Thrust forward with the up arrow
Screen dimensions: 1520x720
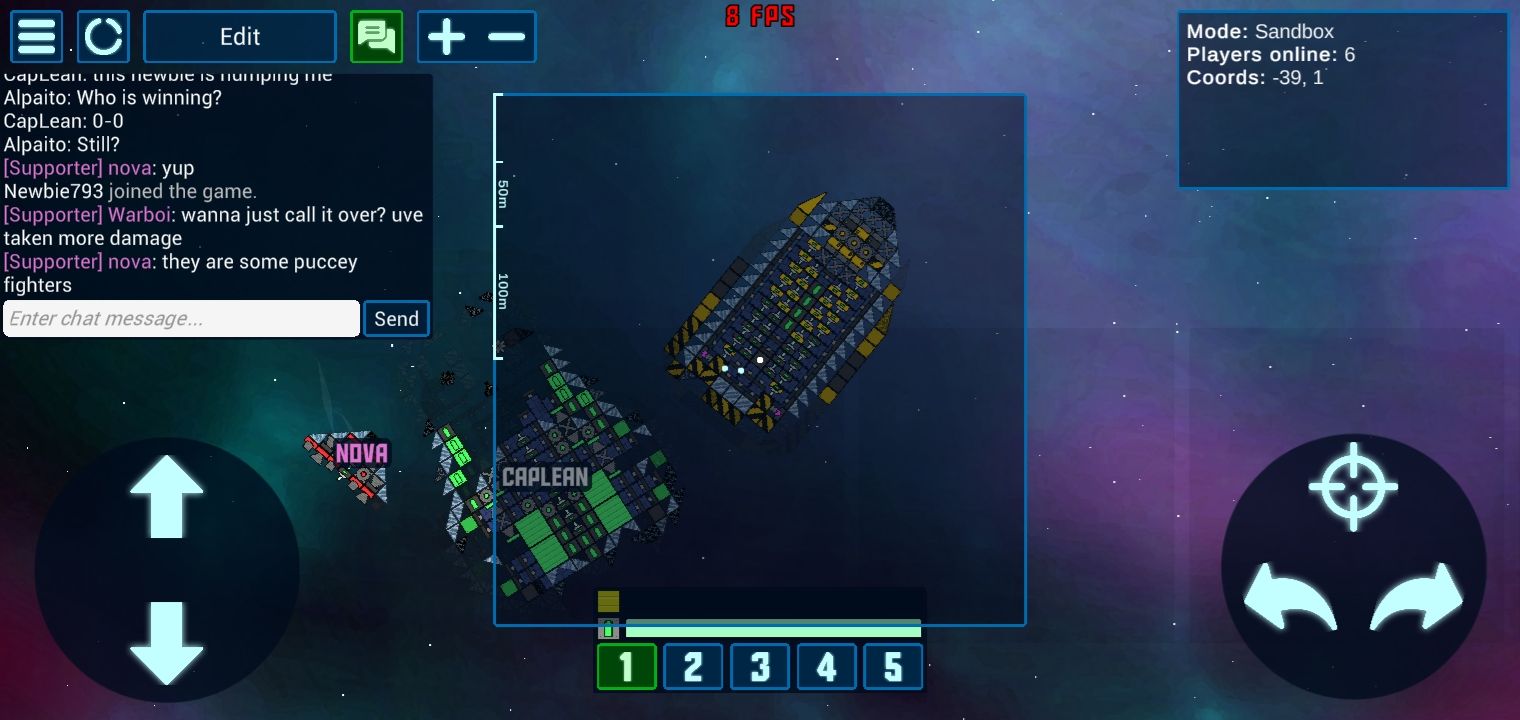pyautogui.click(x=166, y=496)
